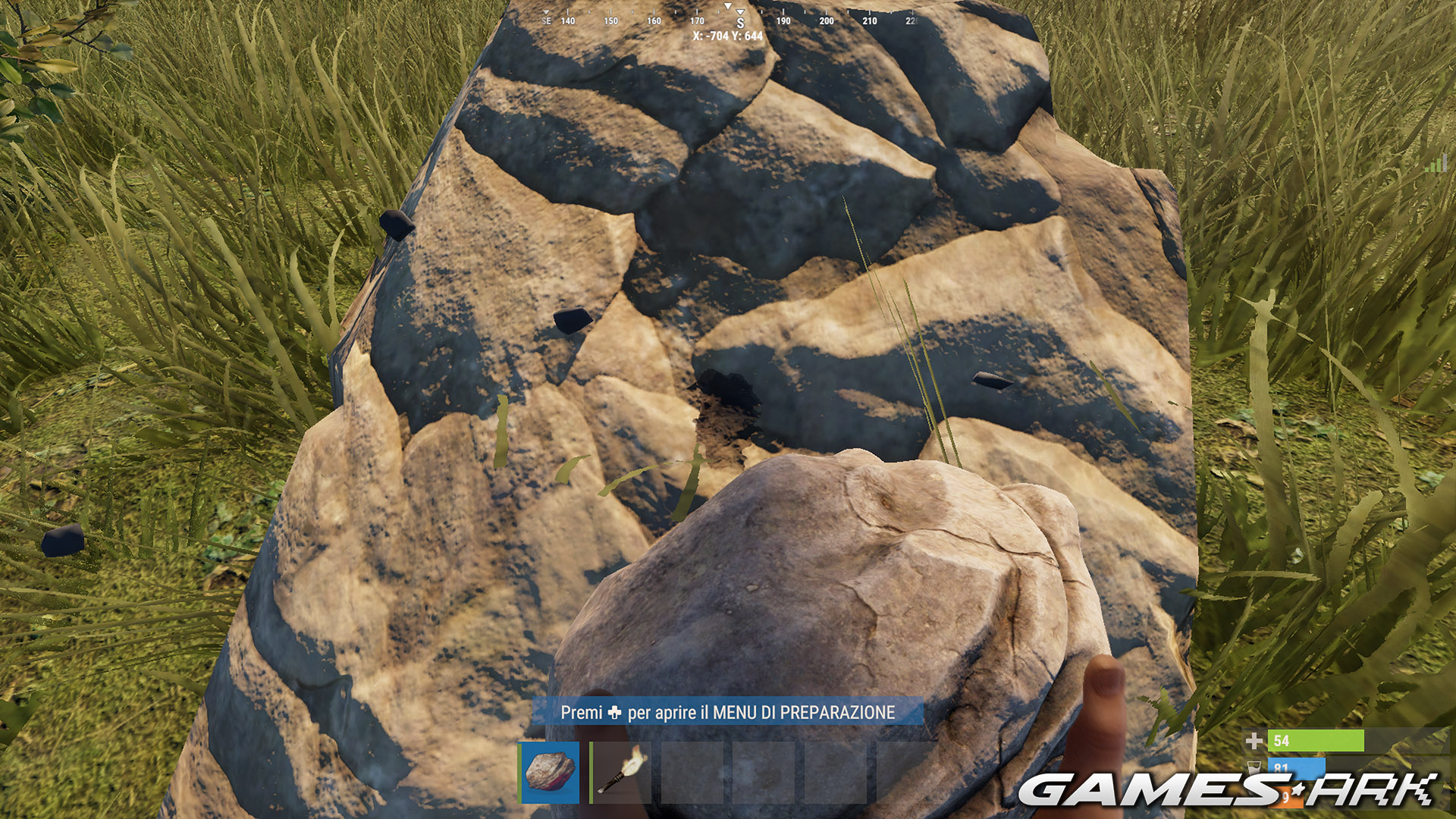Select the torch hotbar slot
The width and height of the screenshot is (1456, 819).
[622, 772]
